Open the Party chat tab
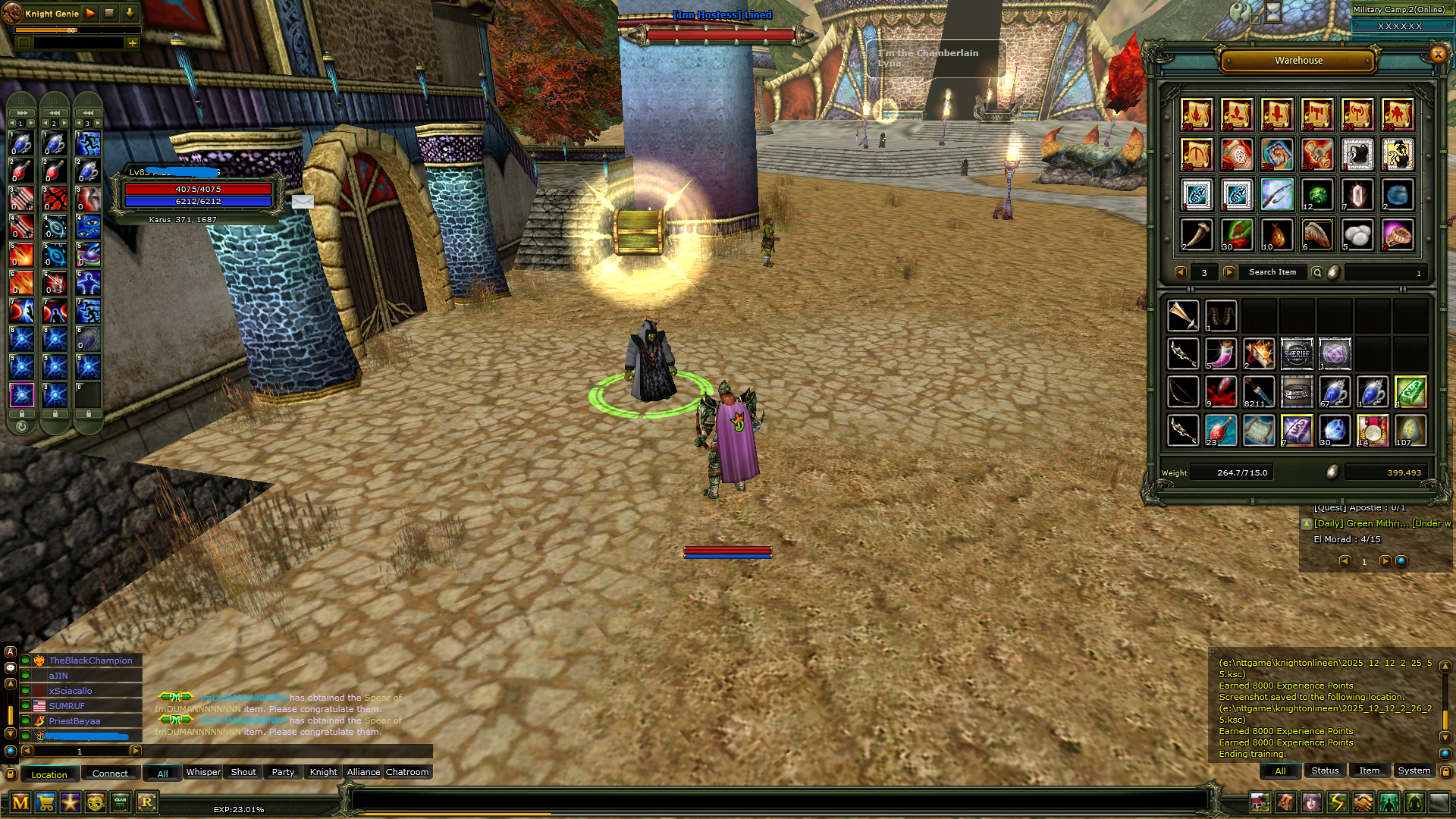 pos(283,772)
